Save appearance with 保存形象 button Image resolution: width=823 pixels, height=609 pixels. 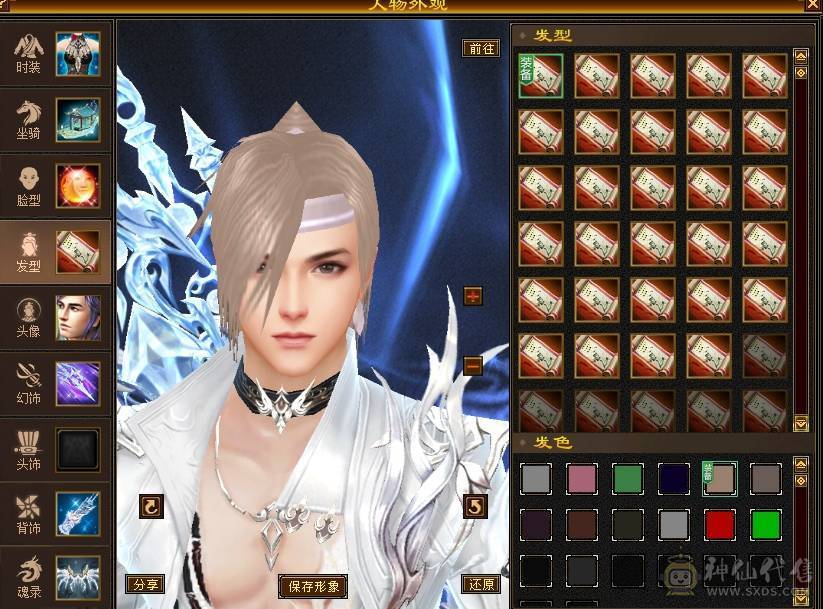(x=314, y=586)
